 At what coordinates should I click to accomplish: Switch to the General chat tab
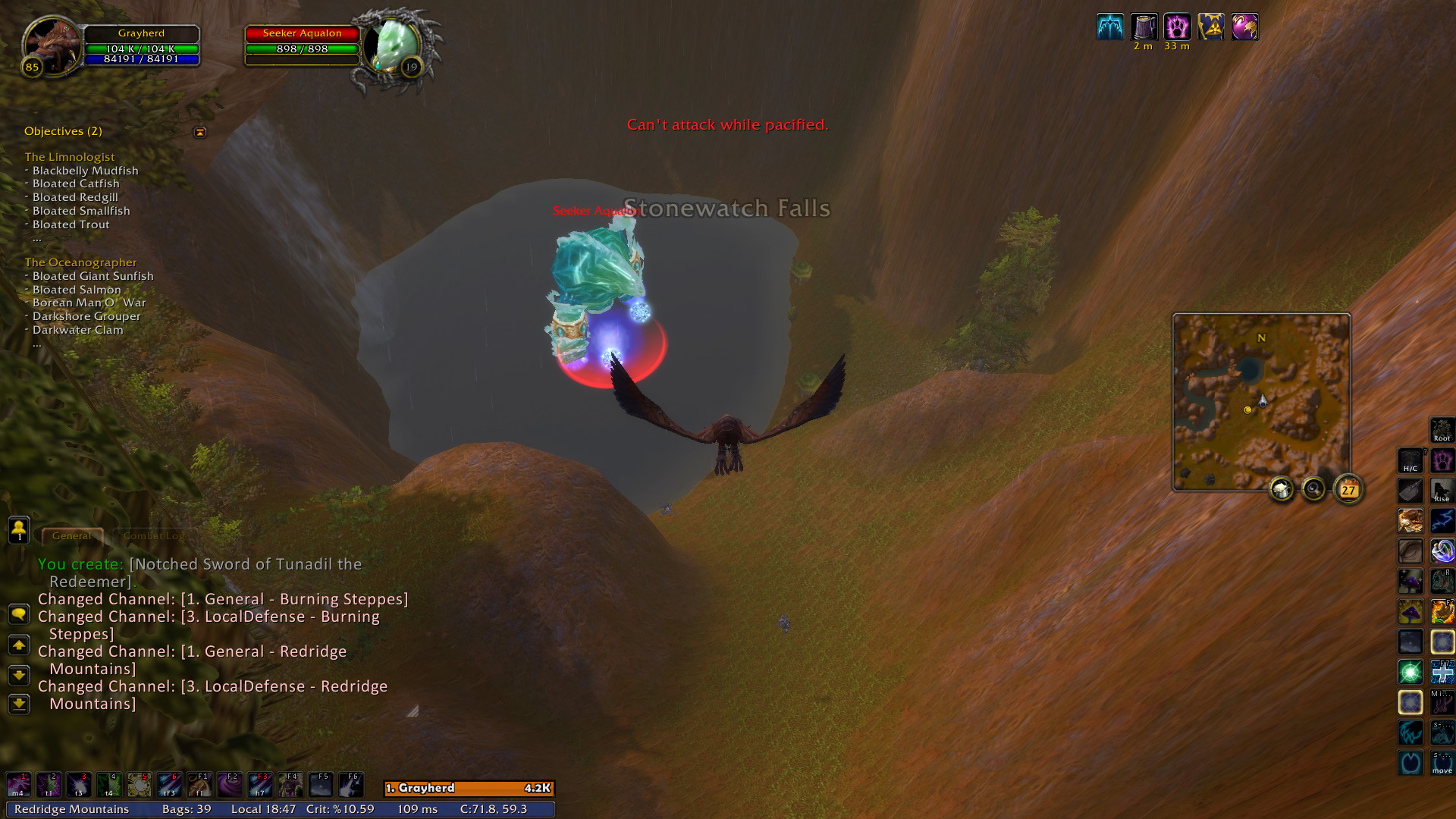[x=72, y=536]
